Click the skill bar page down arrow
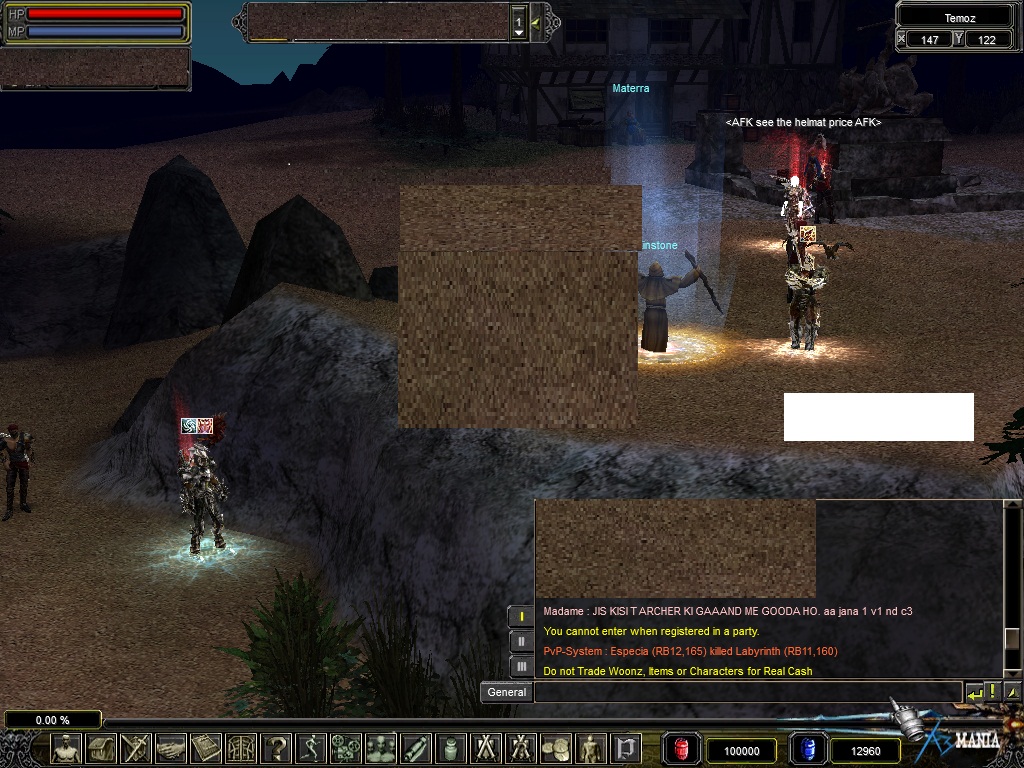This screenshot has width=1024, height=768. [x=518, y=33]
